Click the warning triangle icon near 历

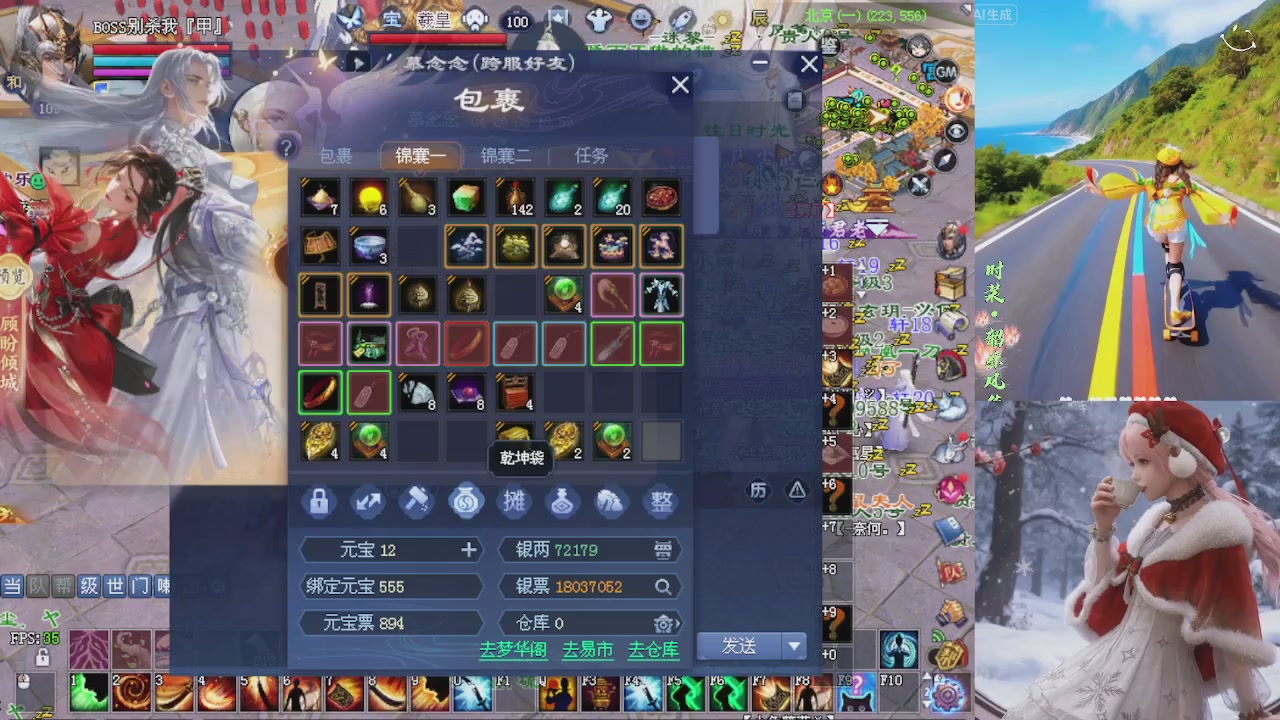(x=797, y=491)
